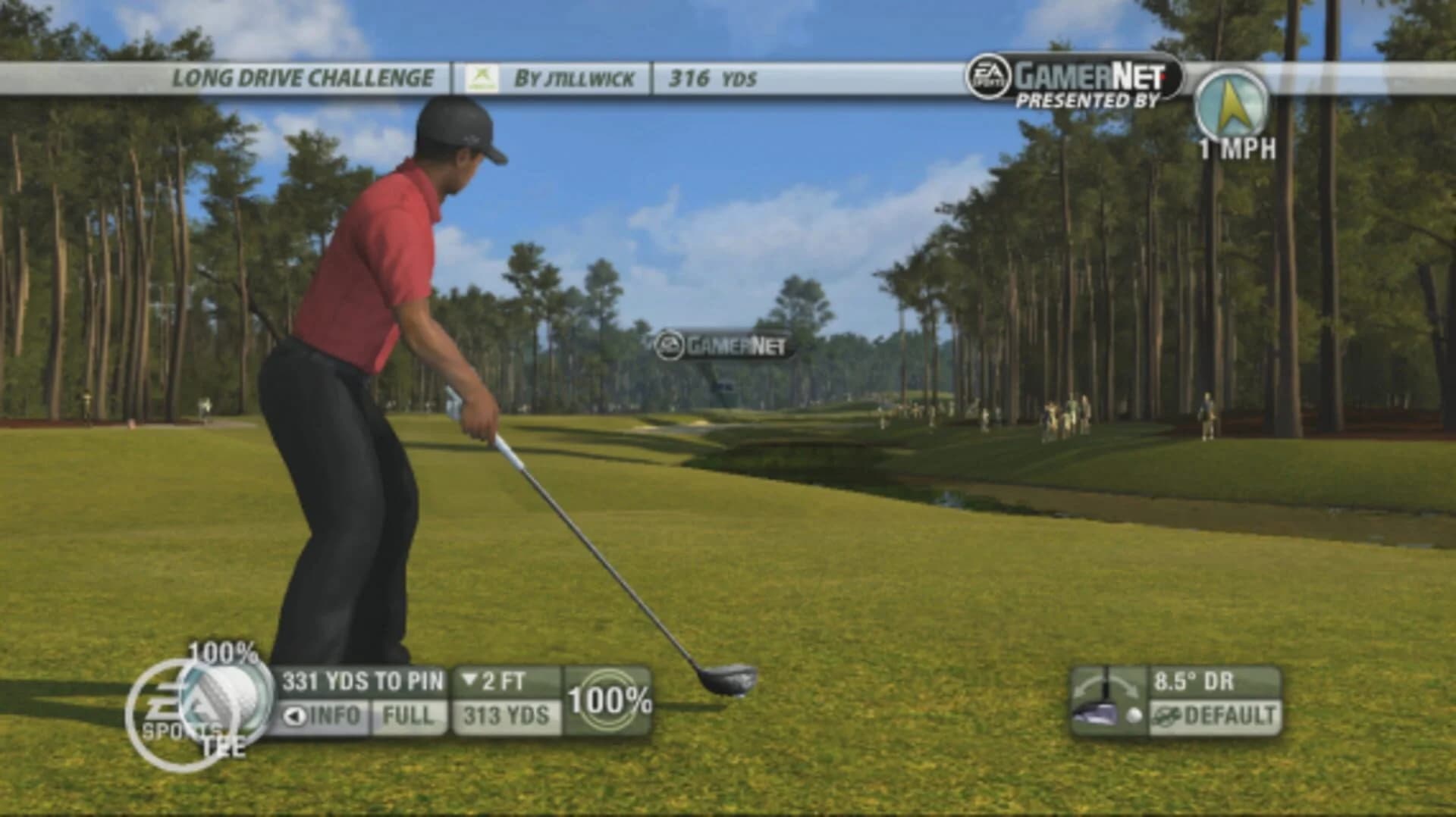Screen dimensions: 1456x817
Task: Expand the club loft arrows above the driver
Action: 1106,683
